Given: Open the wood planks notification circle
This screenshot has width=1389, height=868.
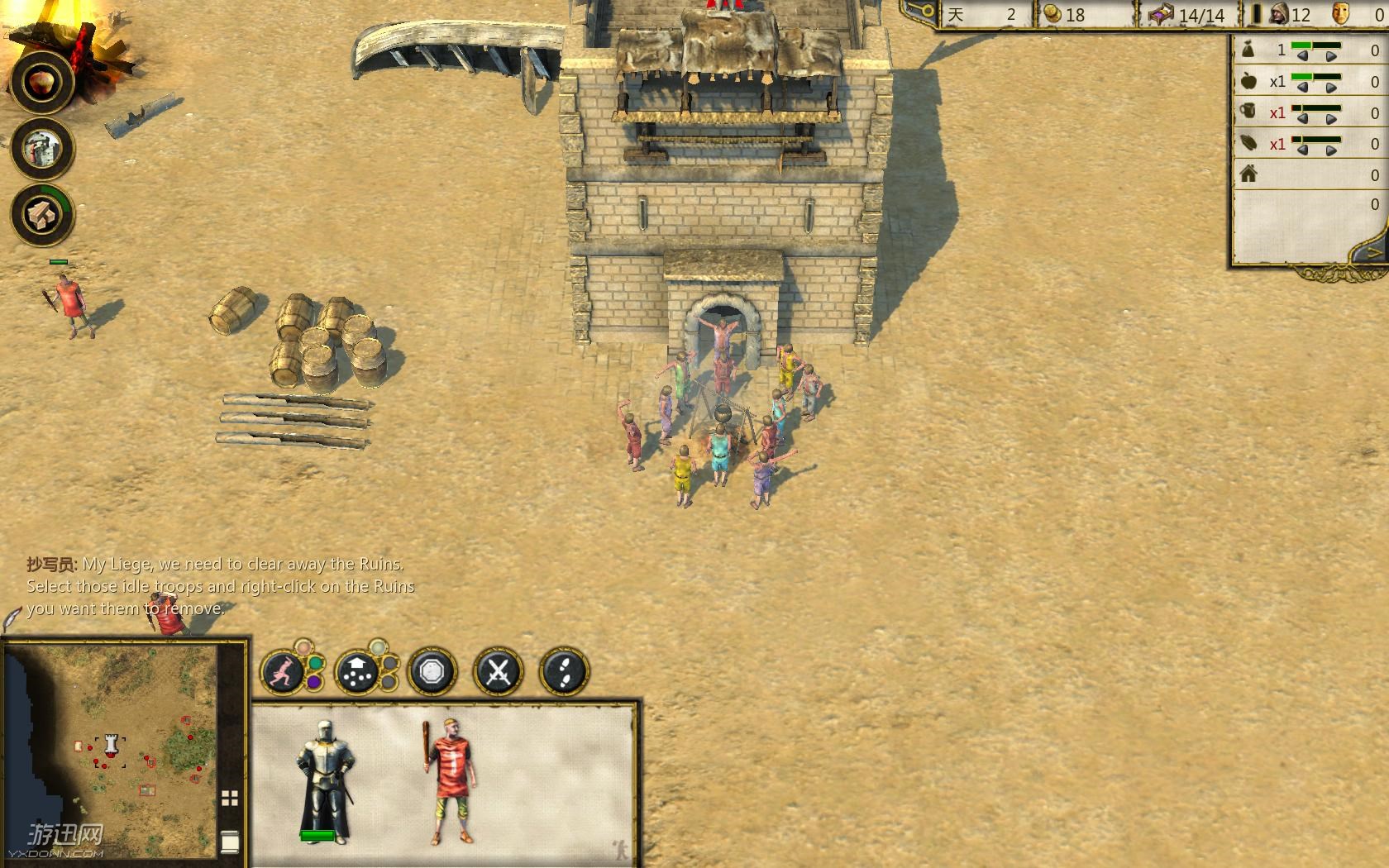Looking at the screenshot, I should [42, 215].
